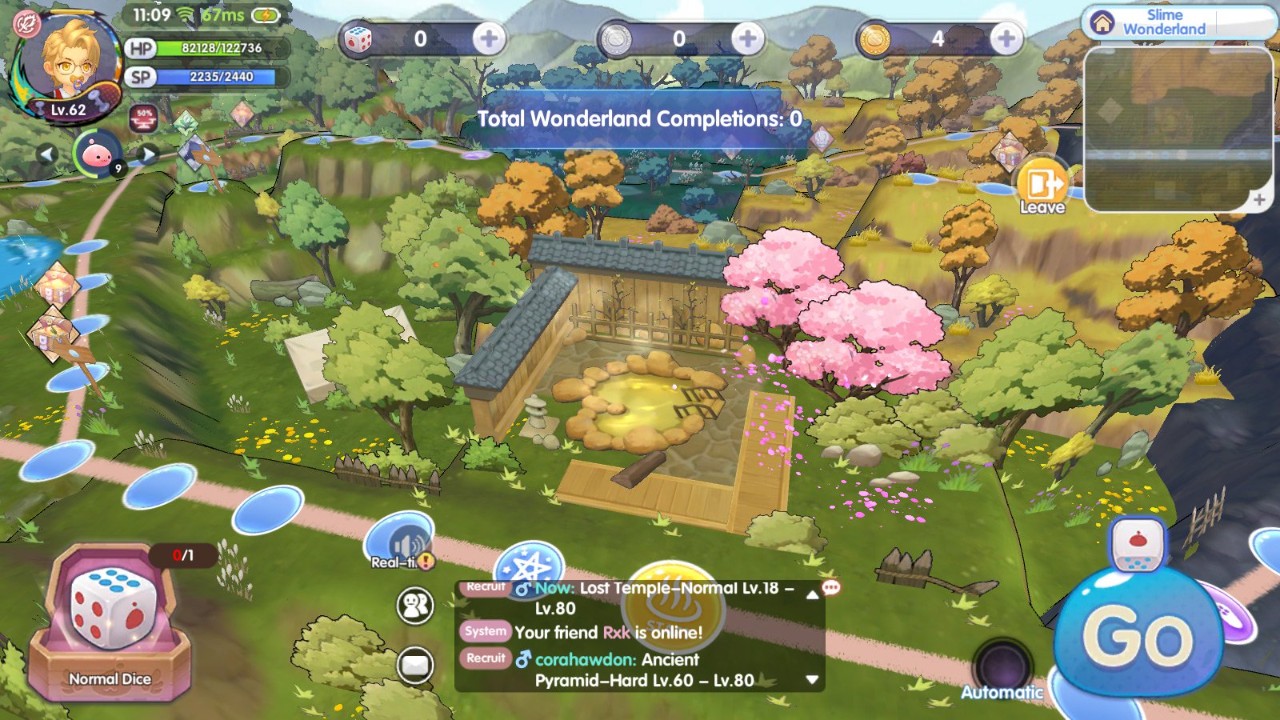Switch to the previous pet with left arrow
Screen dimensions: 1280x720
coord(46,154)
